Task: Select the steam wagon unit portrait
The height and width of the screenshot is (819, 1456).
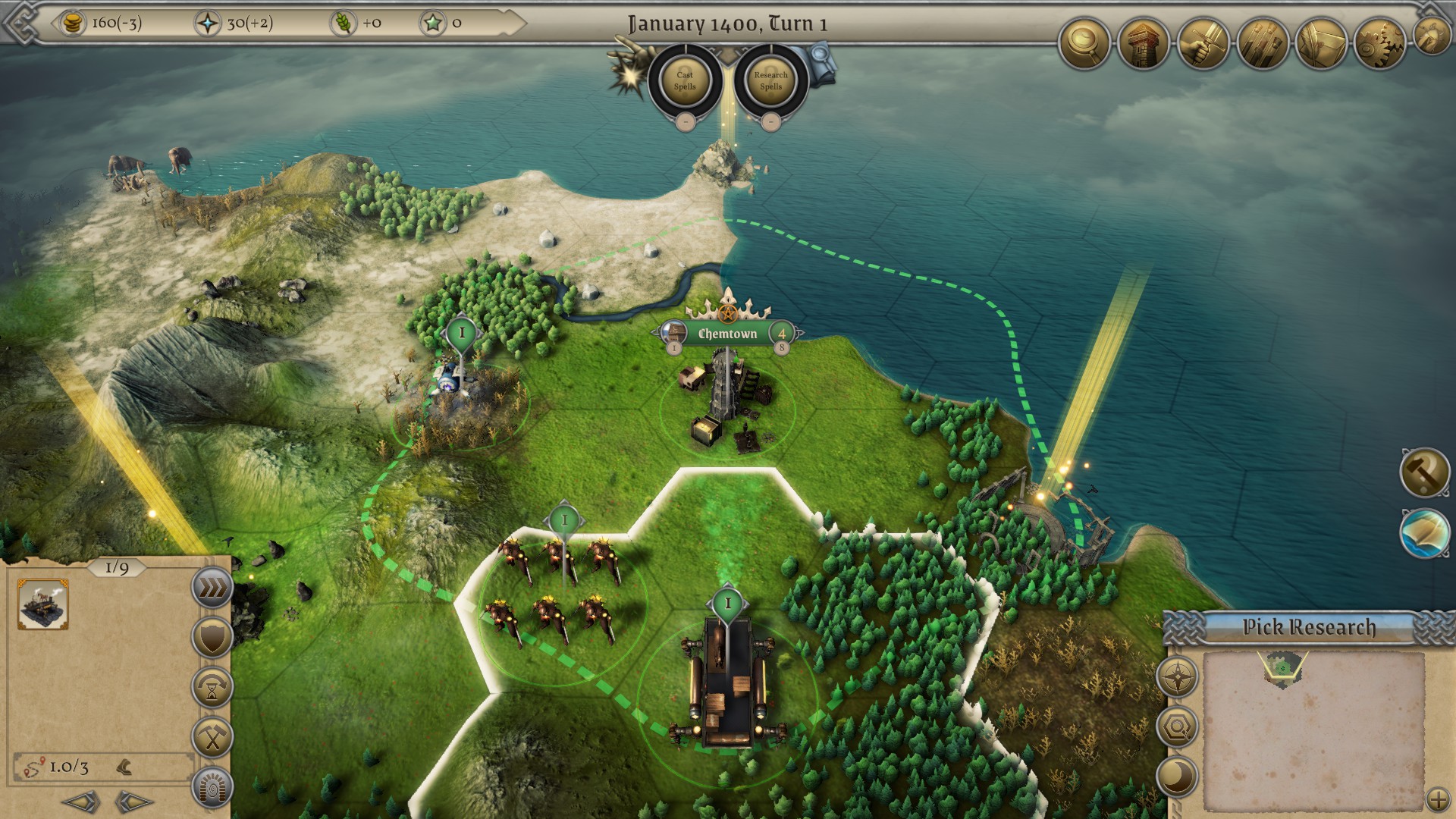Action: pos(43,604)
